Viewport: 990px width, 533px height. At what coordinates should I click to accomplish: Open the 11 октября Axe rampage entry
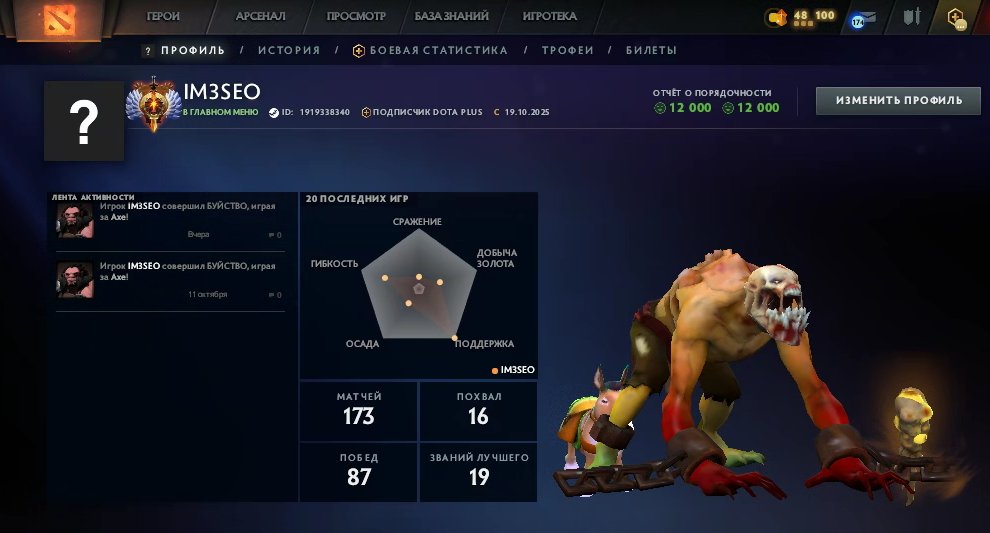click(x=170, y=281)
